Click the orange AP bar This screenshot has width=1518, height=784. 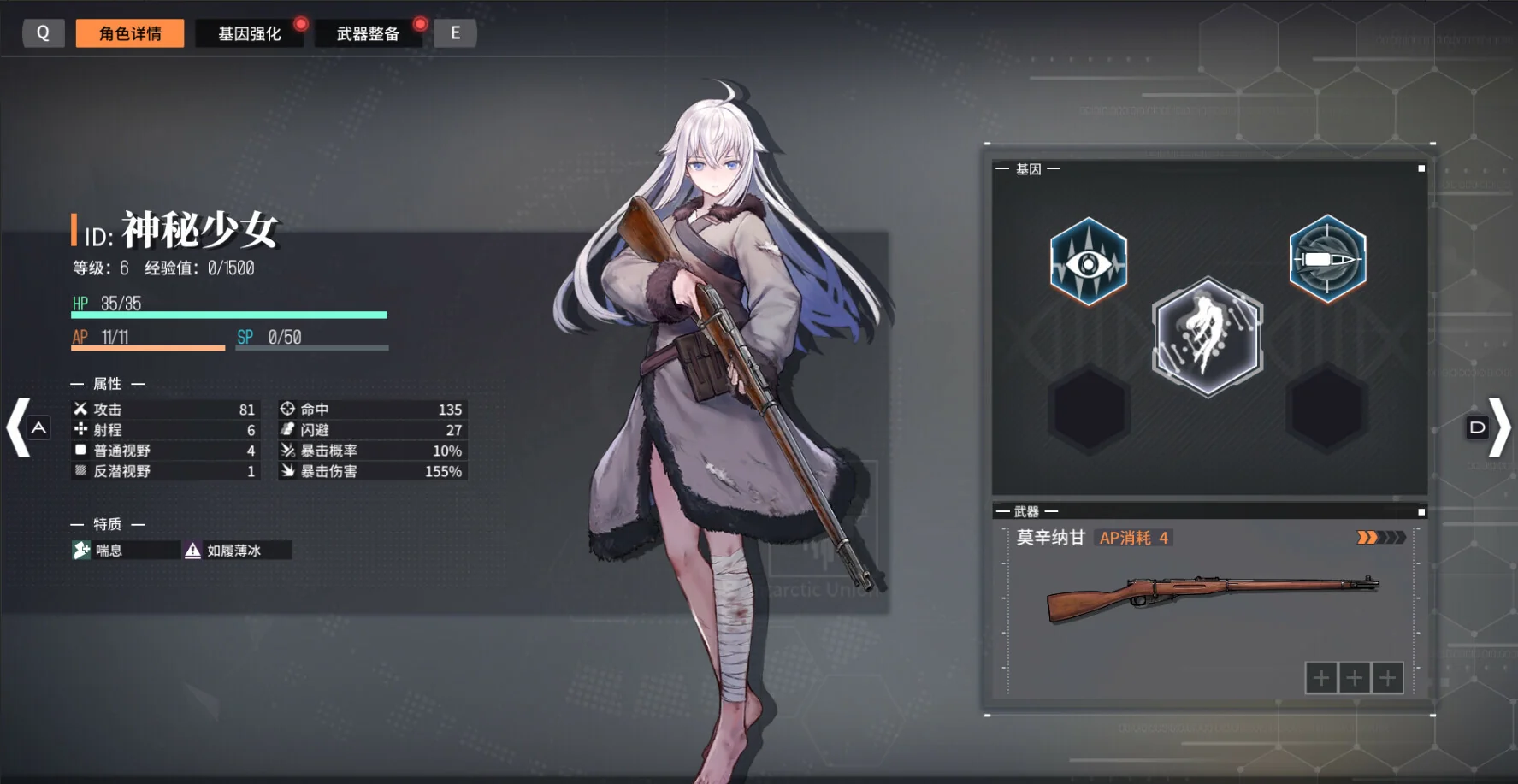point(145,347)
